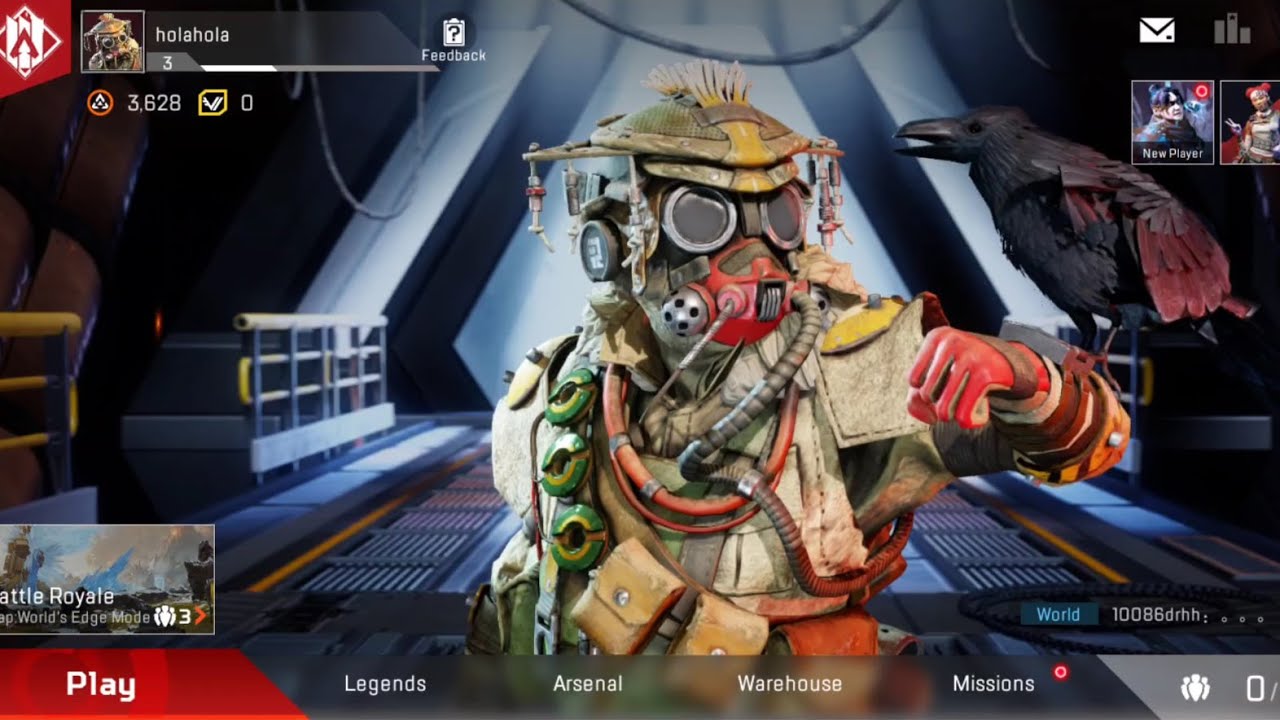Open the squad party icon

pyautogui.click(x=1195, y=687)
